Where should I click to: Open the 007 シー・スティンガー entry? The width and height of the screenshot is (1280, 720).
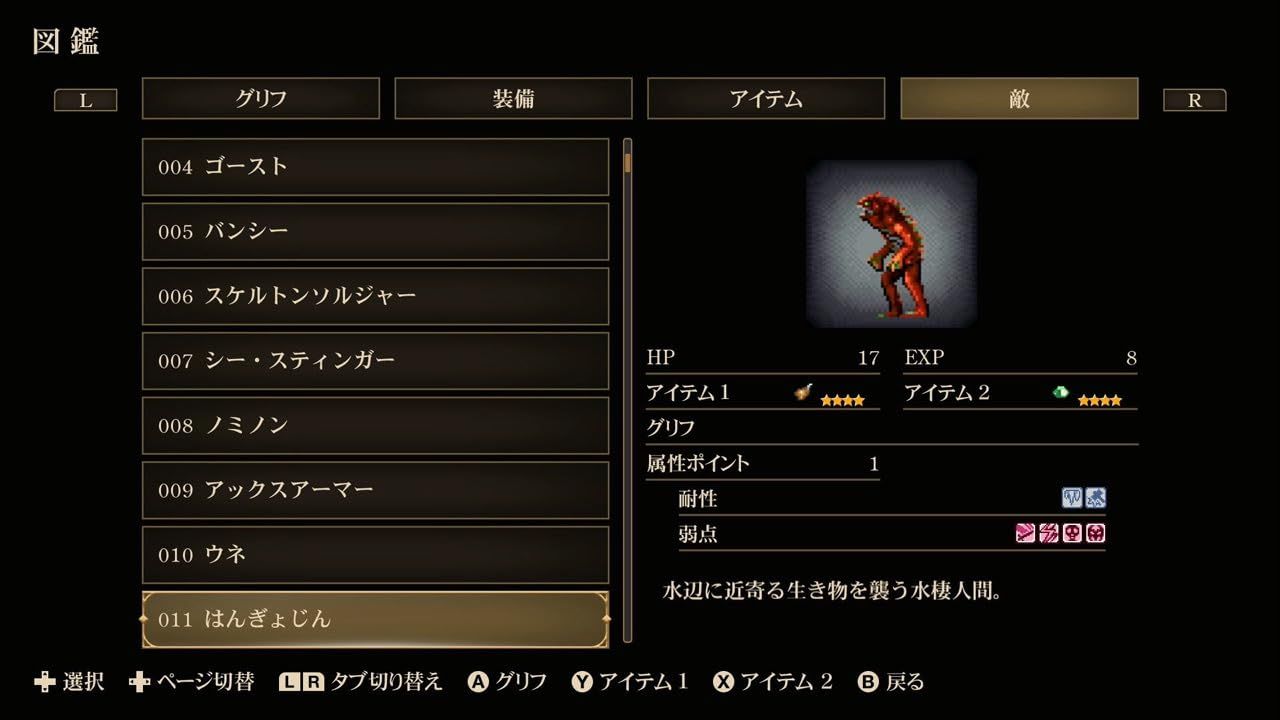click(x=375, y=361)
